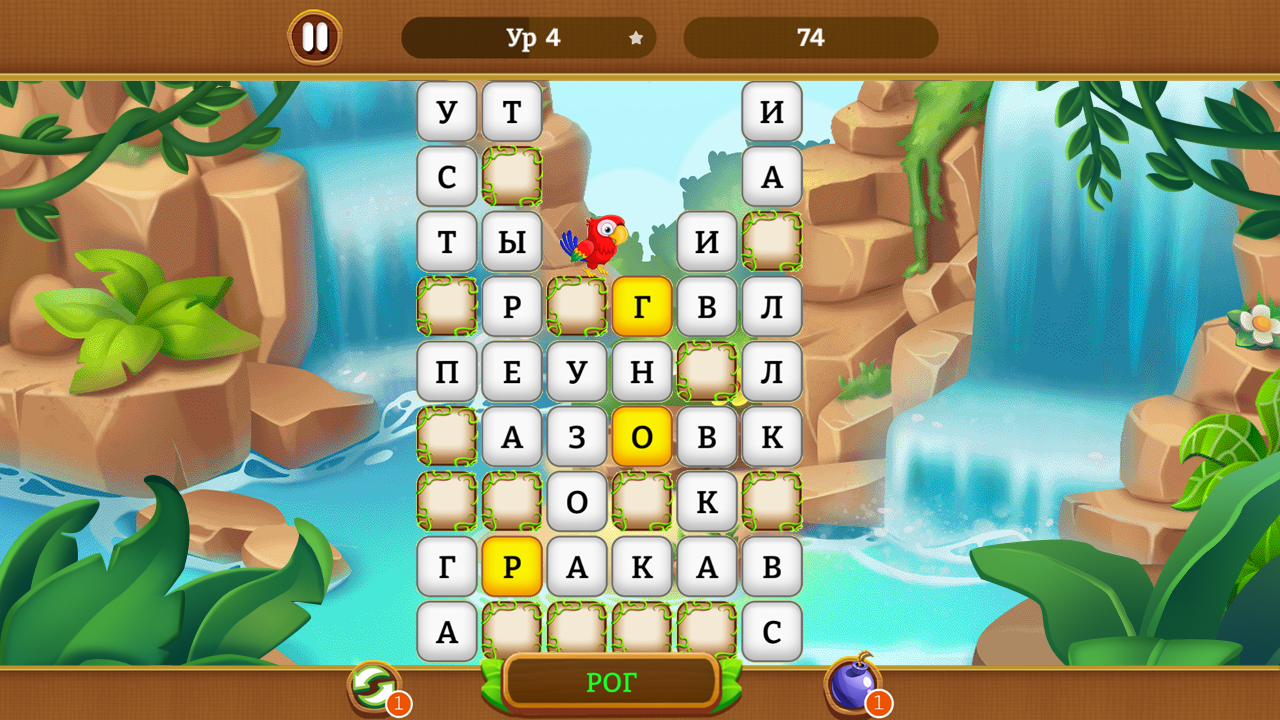Select the letter К tile beside letter В

[772, 436]
